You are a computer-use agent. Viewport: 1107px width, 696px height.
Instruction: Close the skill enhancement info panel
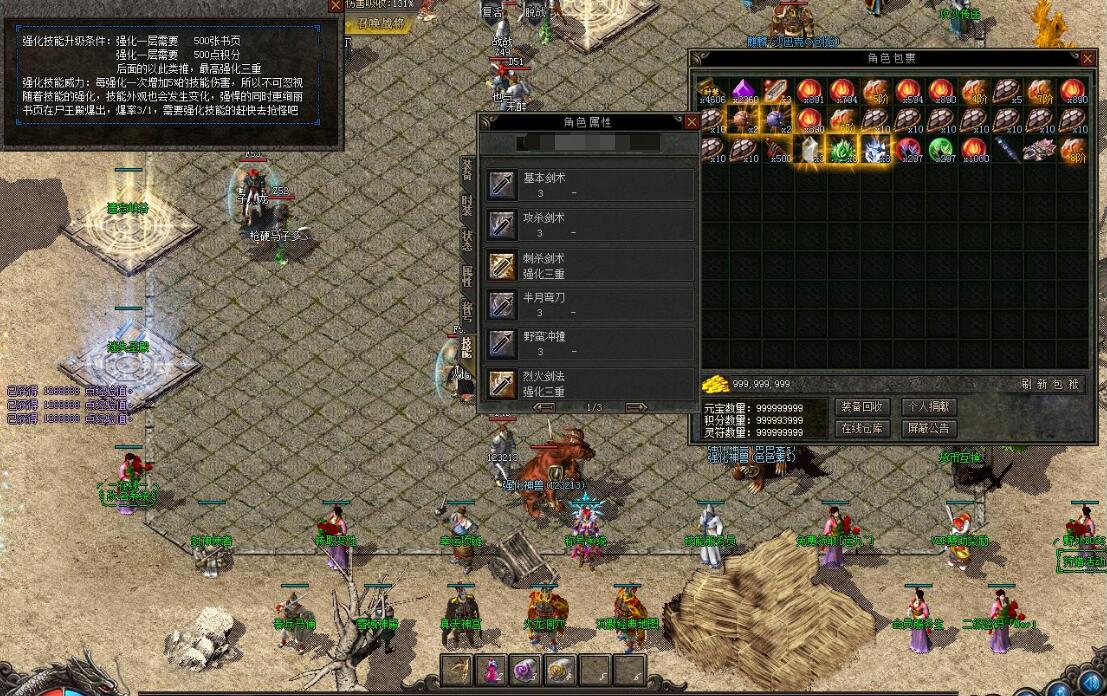334,6
